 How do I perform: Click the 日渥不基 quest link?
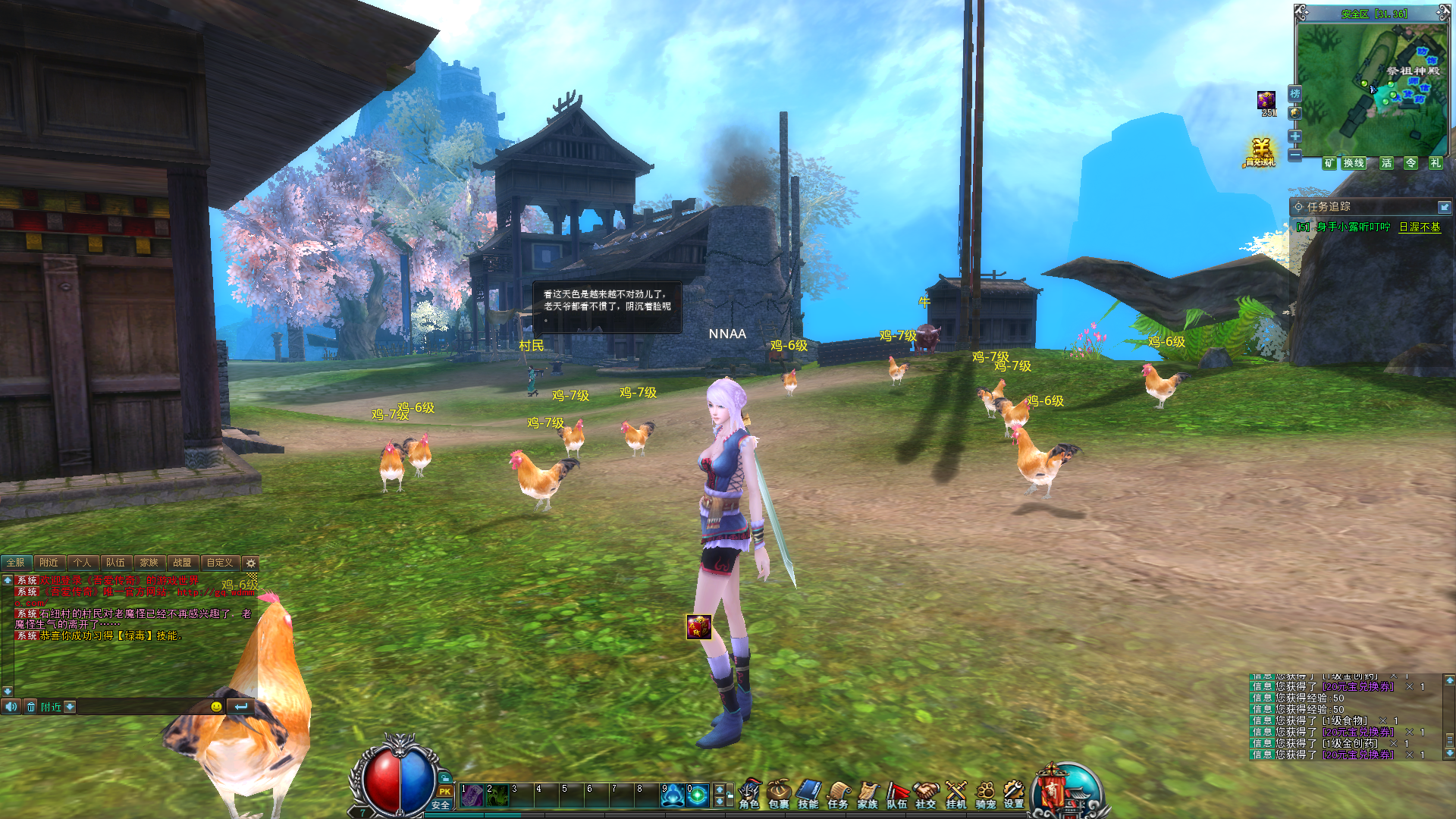1419,227
